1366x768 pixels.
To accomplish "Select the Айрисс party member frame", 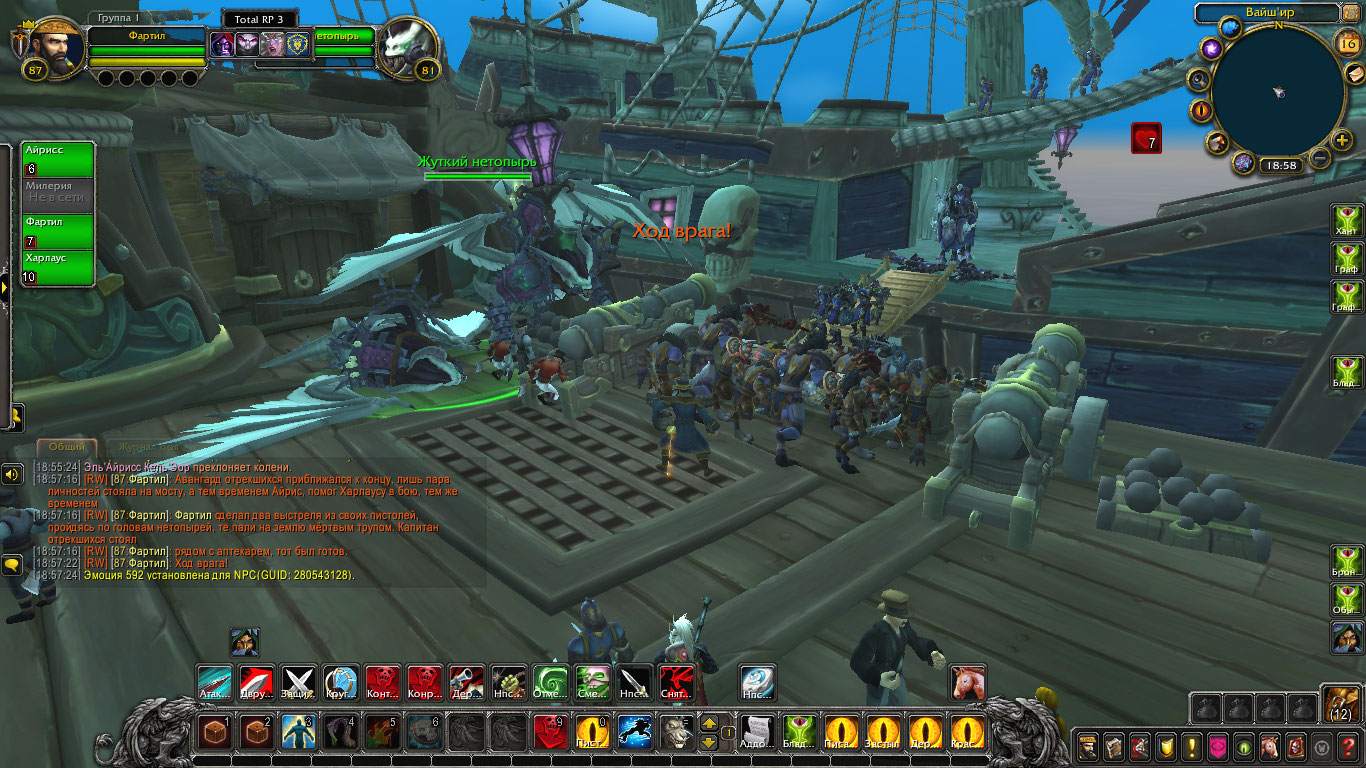I will tap(58, 159).
